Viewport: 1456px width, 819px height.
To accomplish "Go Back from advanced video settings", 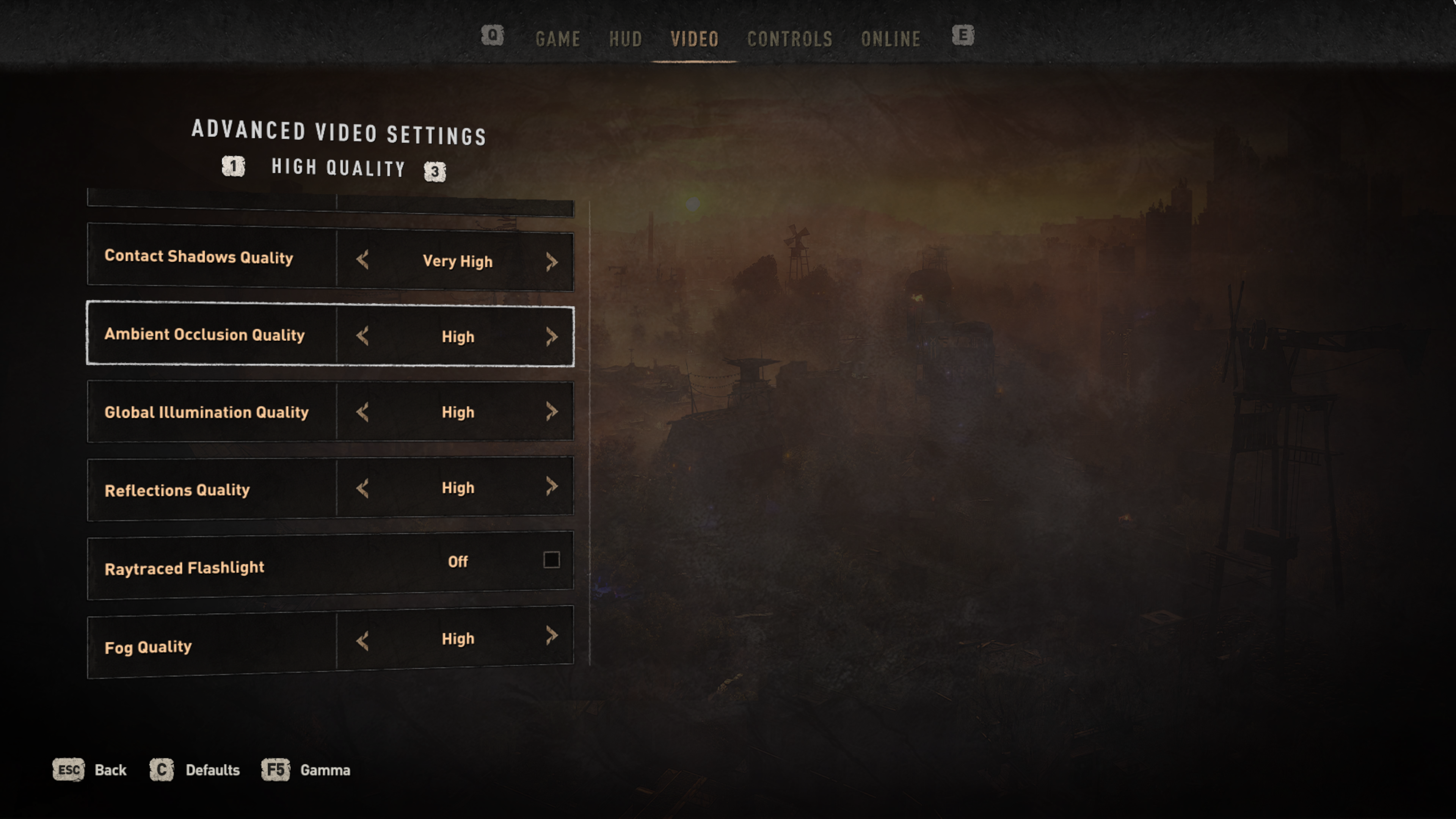I will (90, 770).
